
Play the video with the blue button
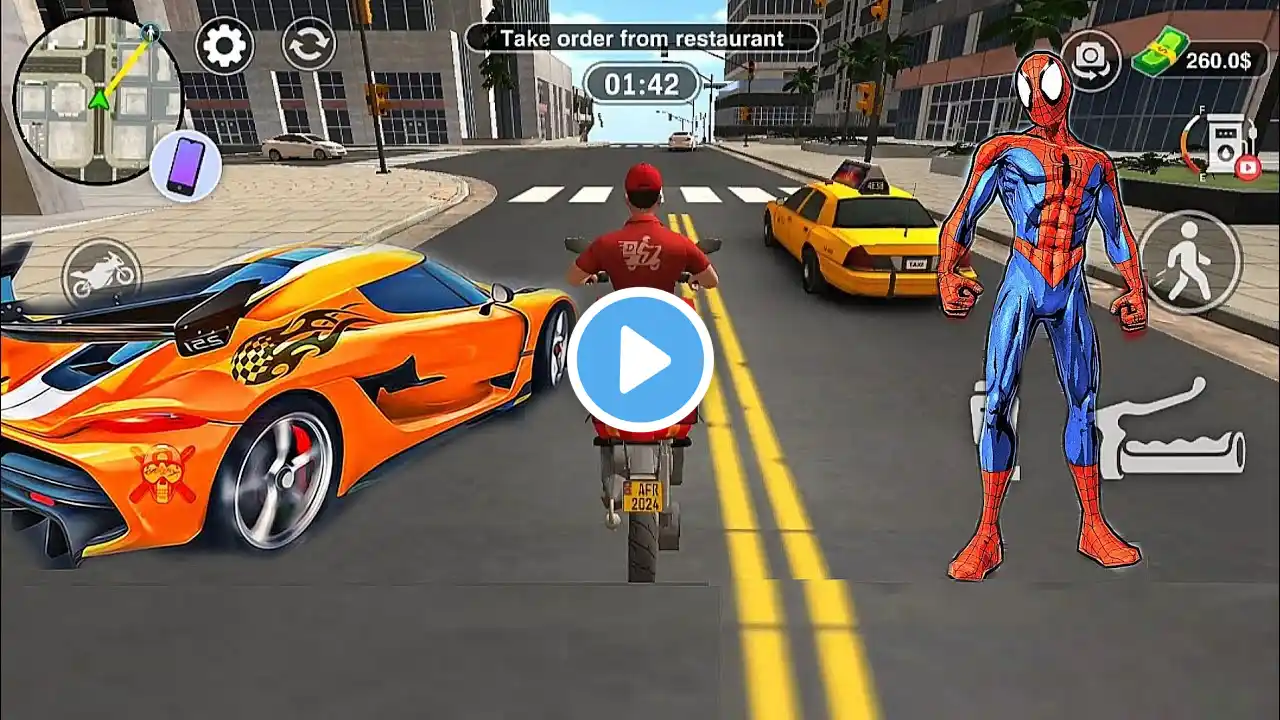(640, 360)
